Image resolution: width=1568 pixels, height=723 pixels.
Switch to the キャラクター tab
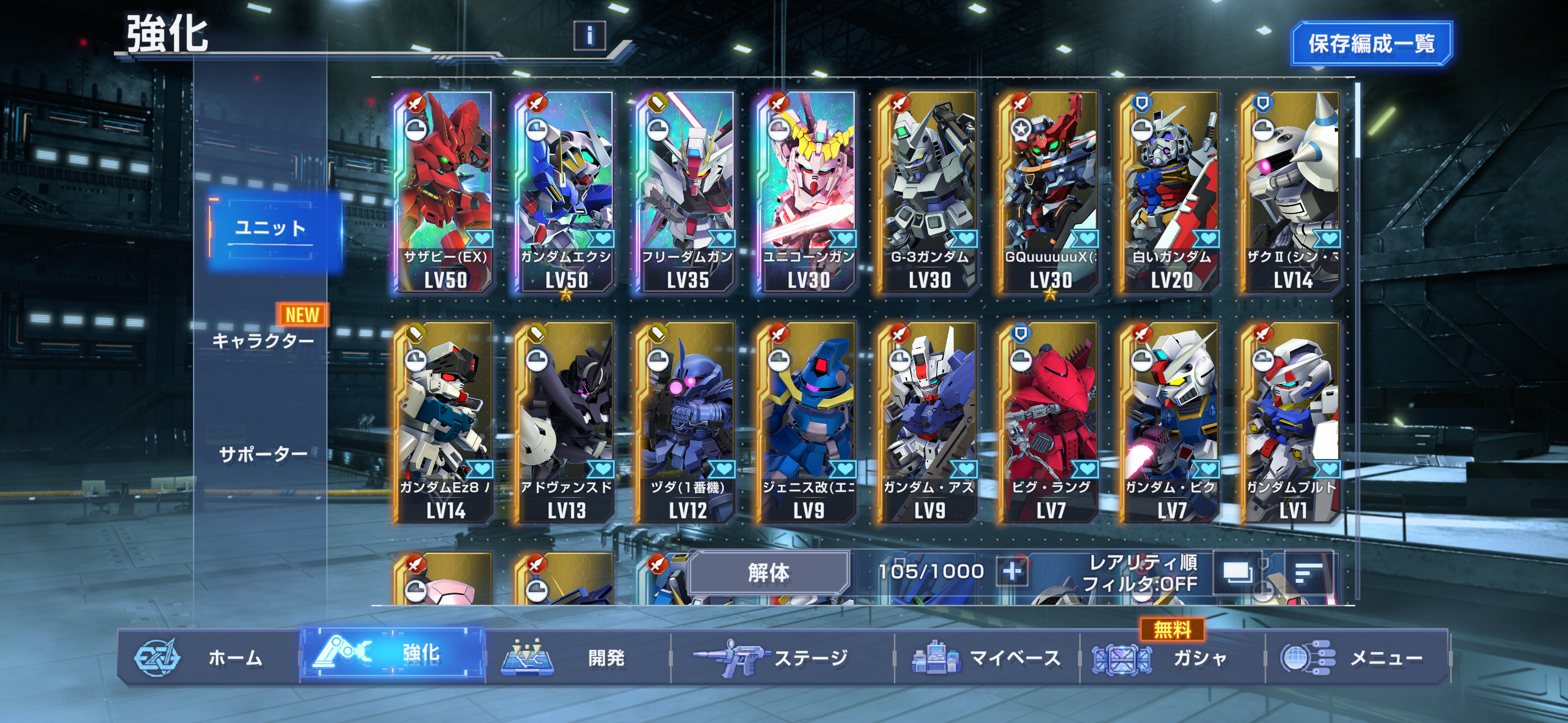[x=264, y=340]
